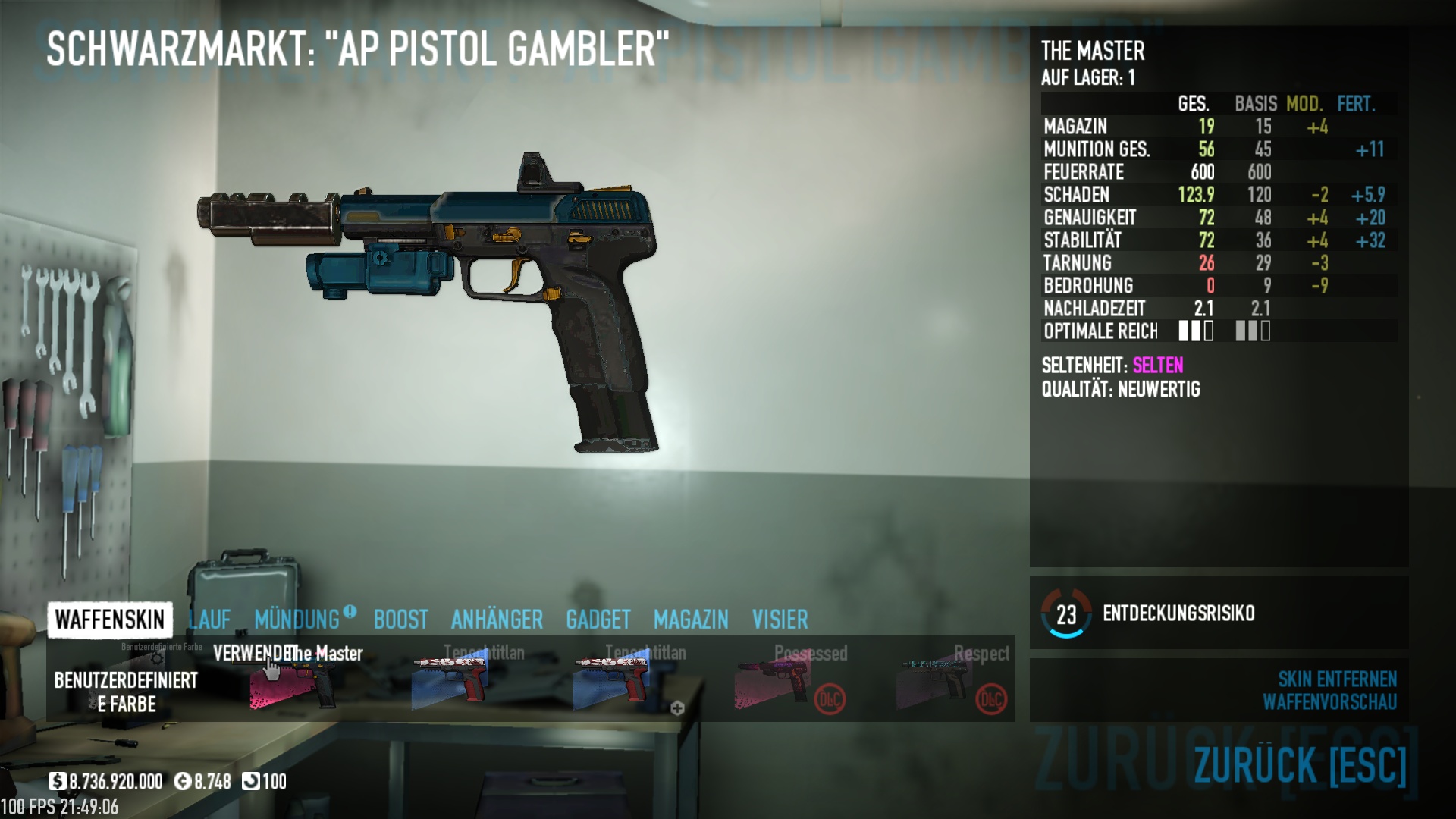Choose the Benutzerdefinierte Farbe skin slot
The image size is (1456, 819).
[126, 681]
